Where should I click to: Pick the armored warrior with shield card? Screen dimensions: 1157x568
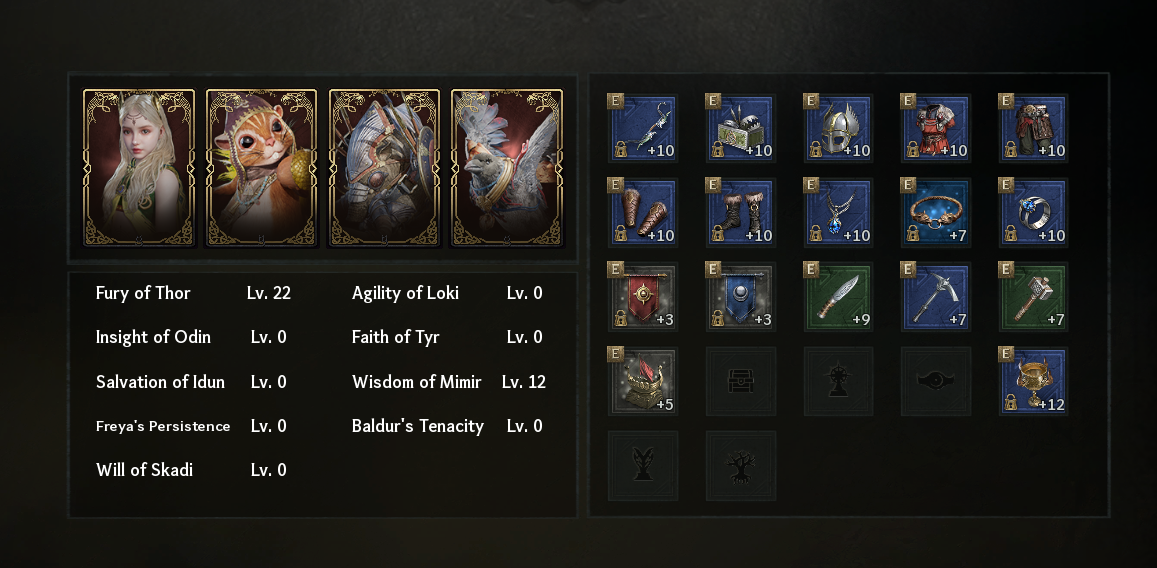384,167
